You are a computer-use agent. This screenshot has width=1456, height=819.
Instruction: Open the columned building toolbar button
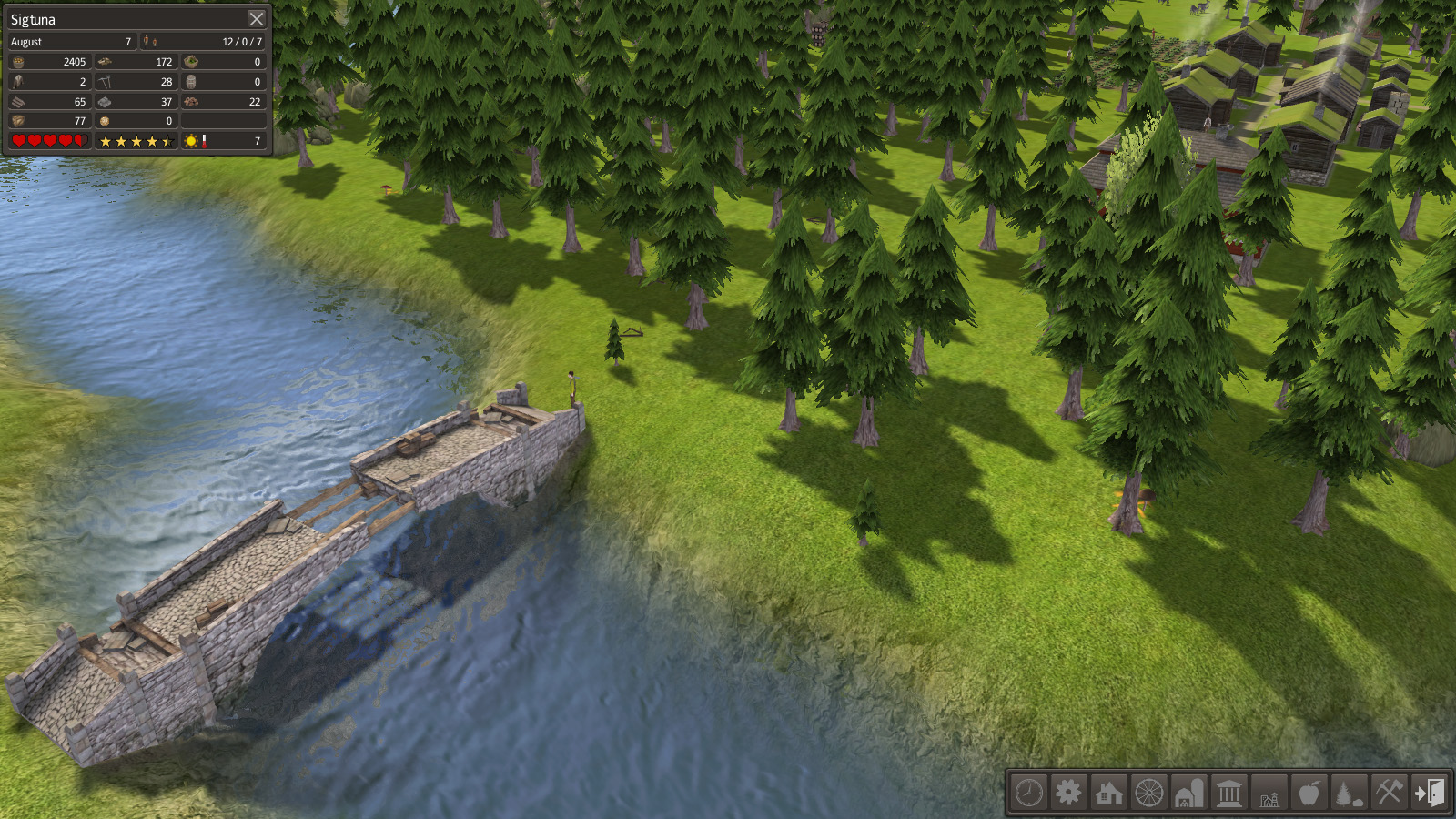click(1229, 793)
